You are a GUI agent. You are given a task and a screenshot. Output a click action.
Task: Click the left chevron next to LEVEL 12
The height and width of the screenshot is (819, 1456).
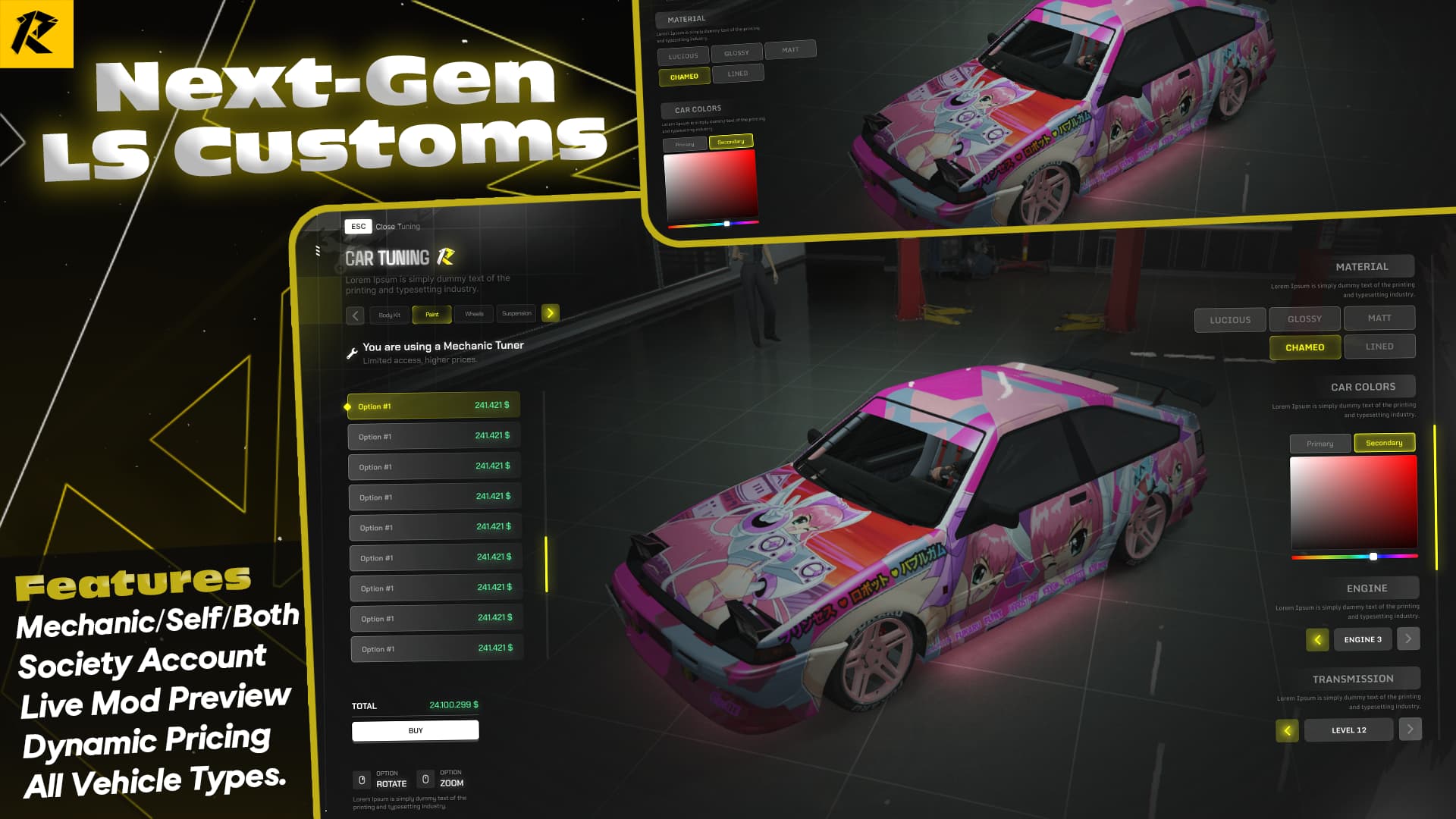1287,730
